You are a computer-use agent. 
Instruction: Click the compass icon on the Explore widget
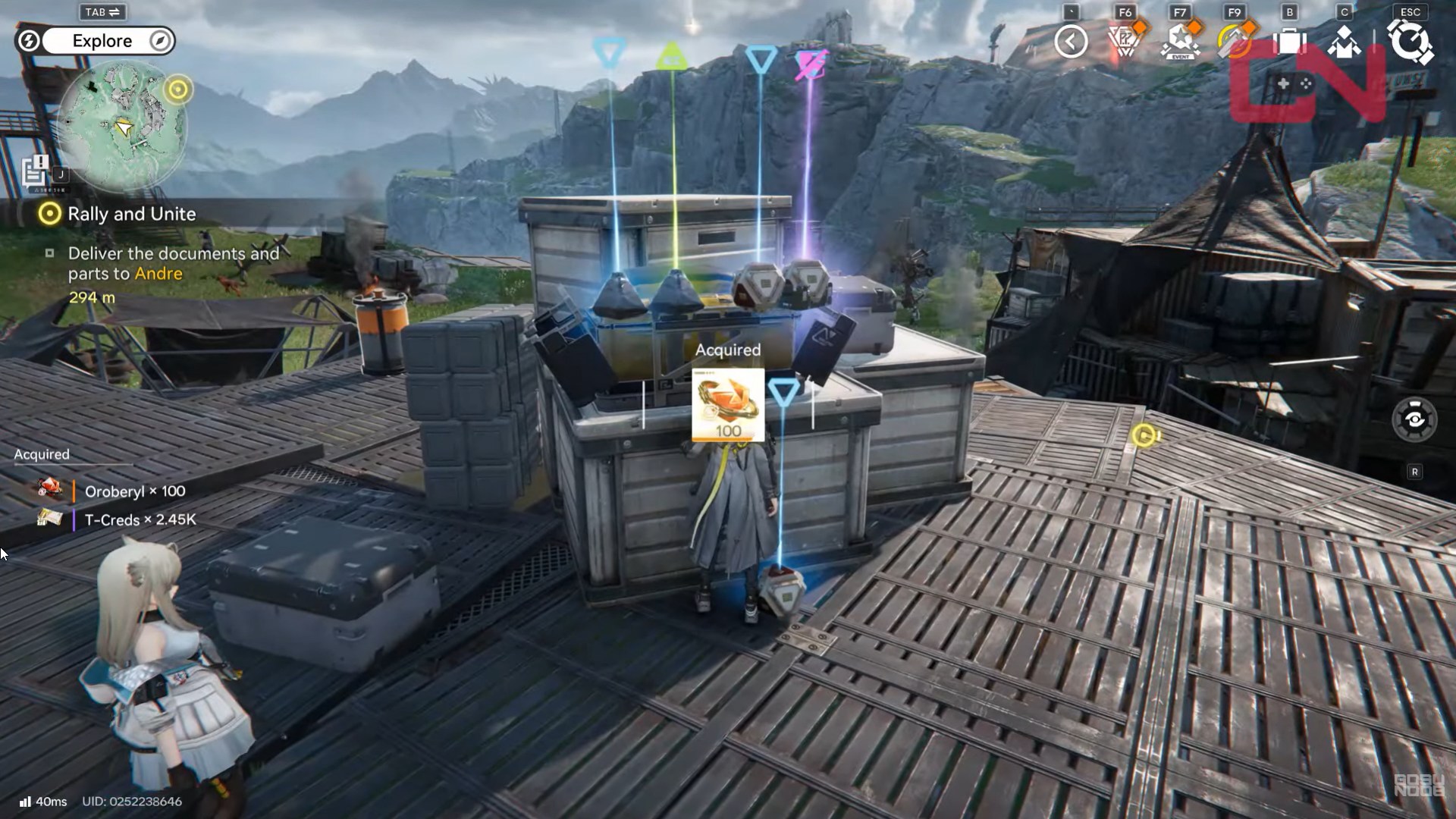(157, 41)
